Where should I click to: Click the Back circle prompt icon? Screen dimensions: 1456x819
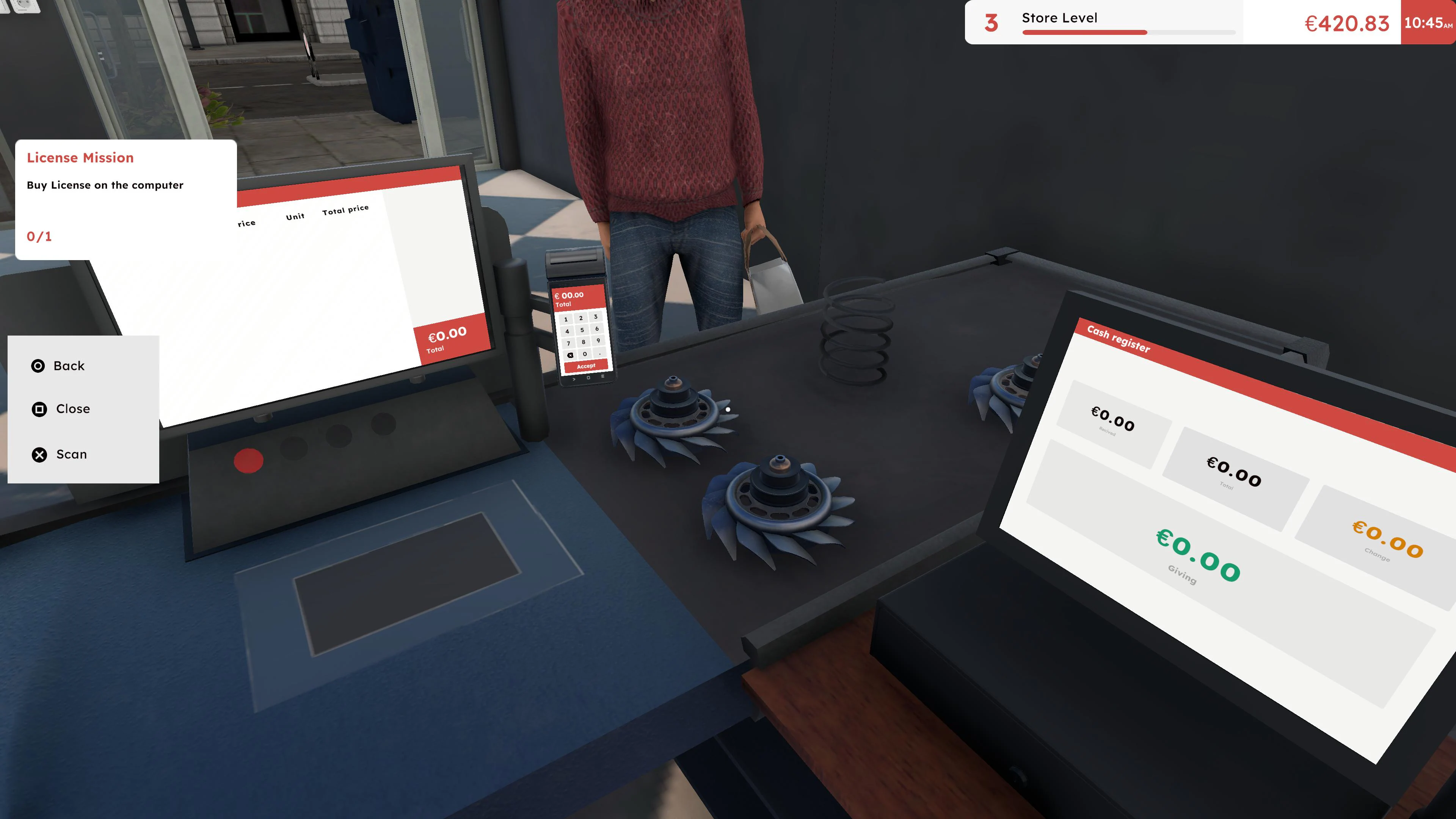[38, 366]
